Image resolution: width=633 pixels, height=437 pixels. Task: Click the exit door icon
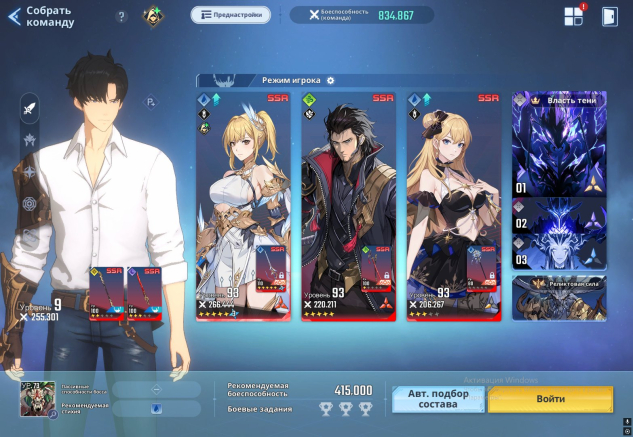[610, 16]
